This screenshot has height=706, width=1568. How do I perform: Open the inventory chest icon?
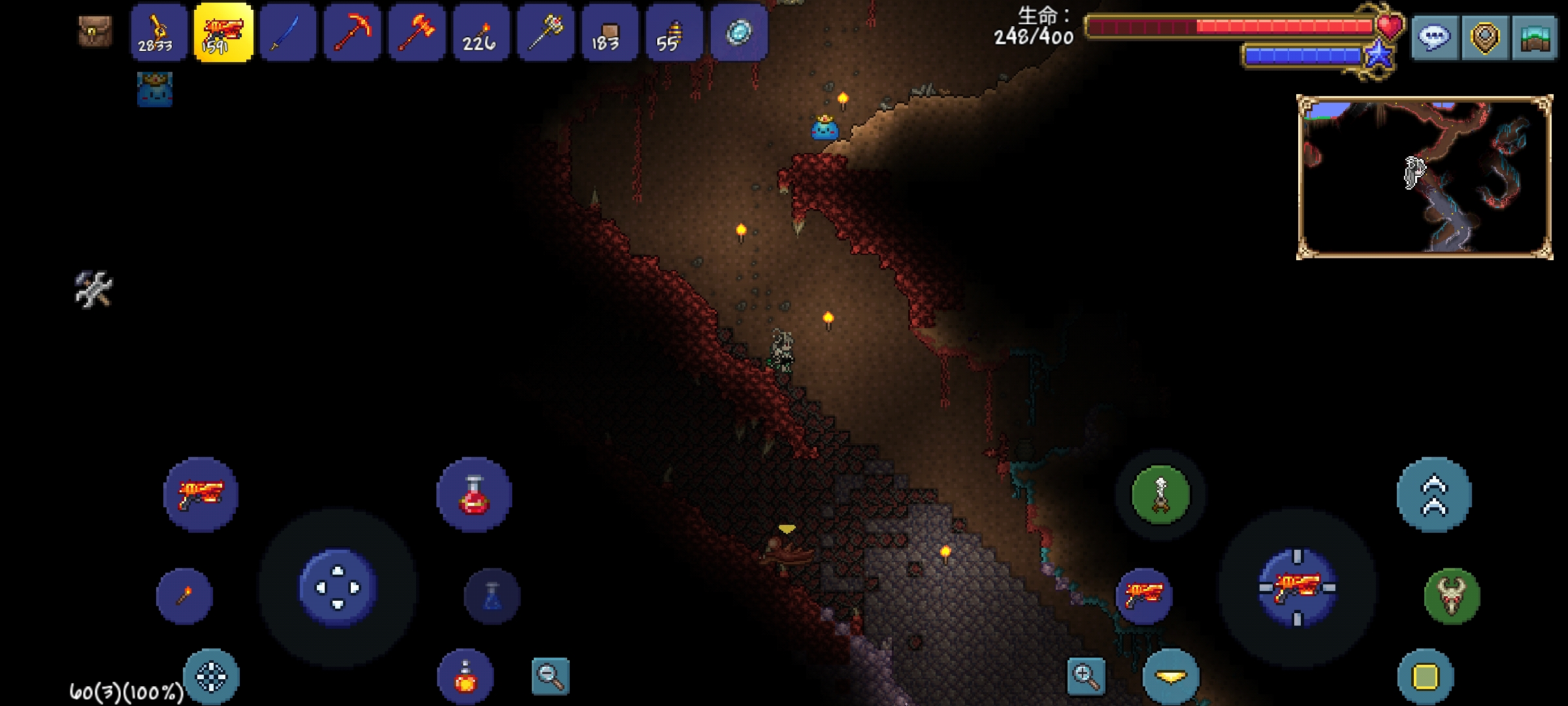(x=95, y=31)
